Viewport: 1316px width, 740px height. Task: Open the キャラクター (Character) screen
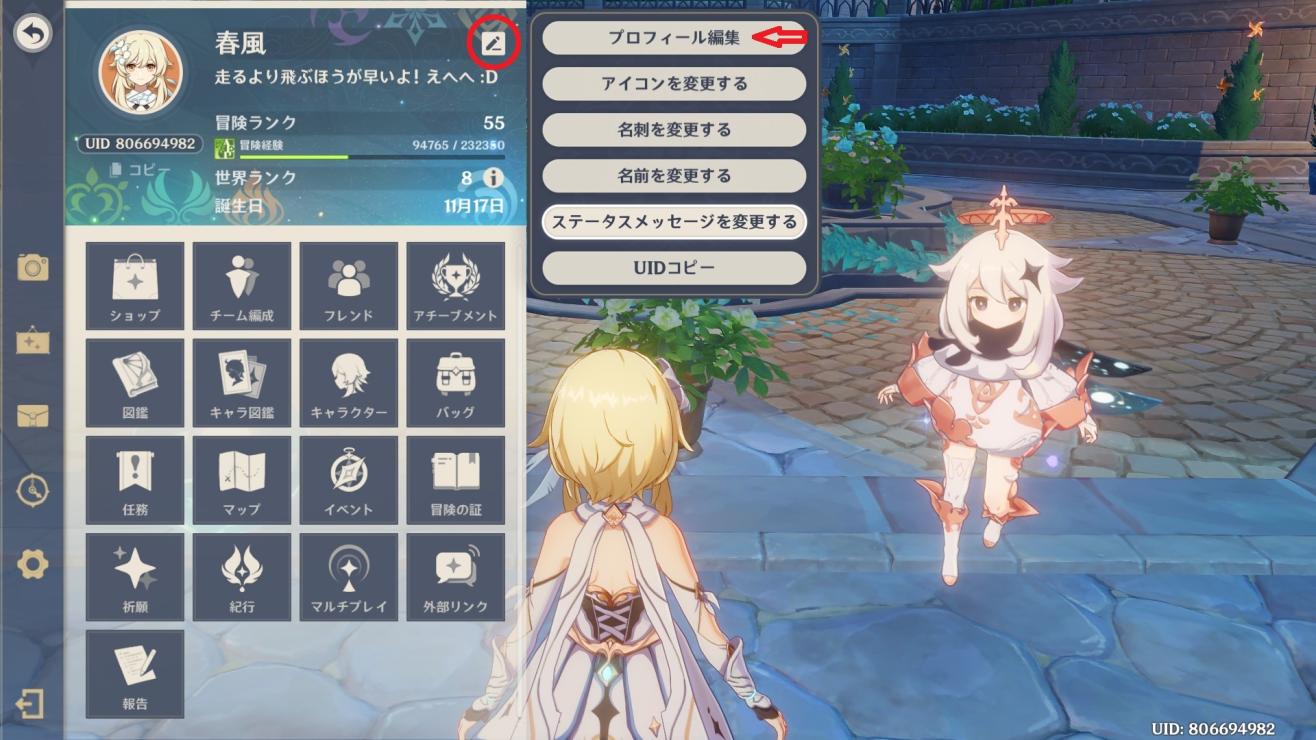348,382
